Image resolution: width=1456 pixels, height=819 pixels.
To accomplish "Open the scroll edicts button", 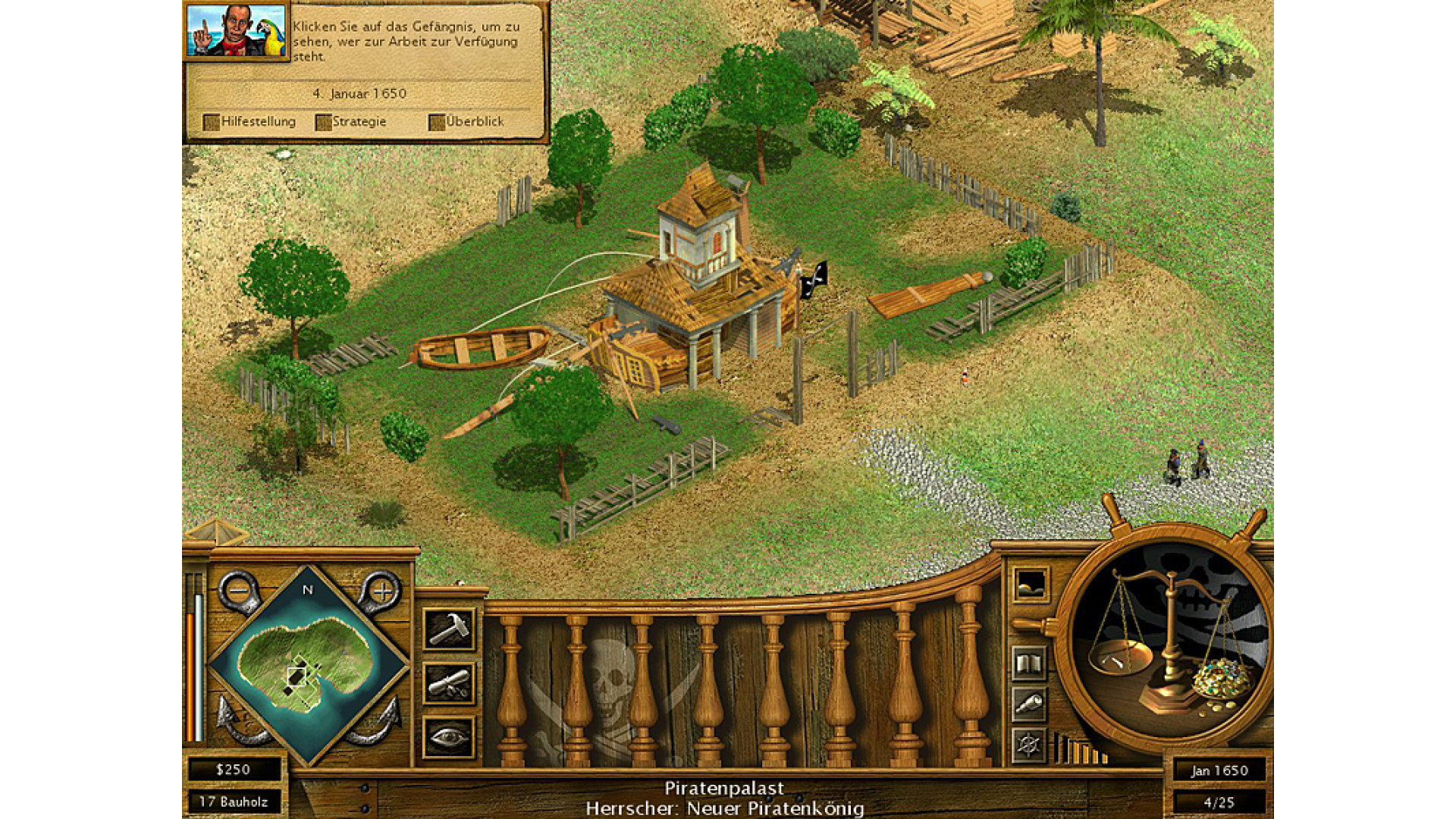I will tap(449, 683).
